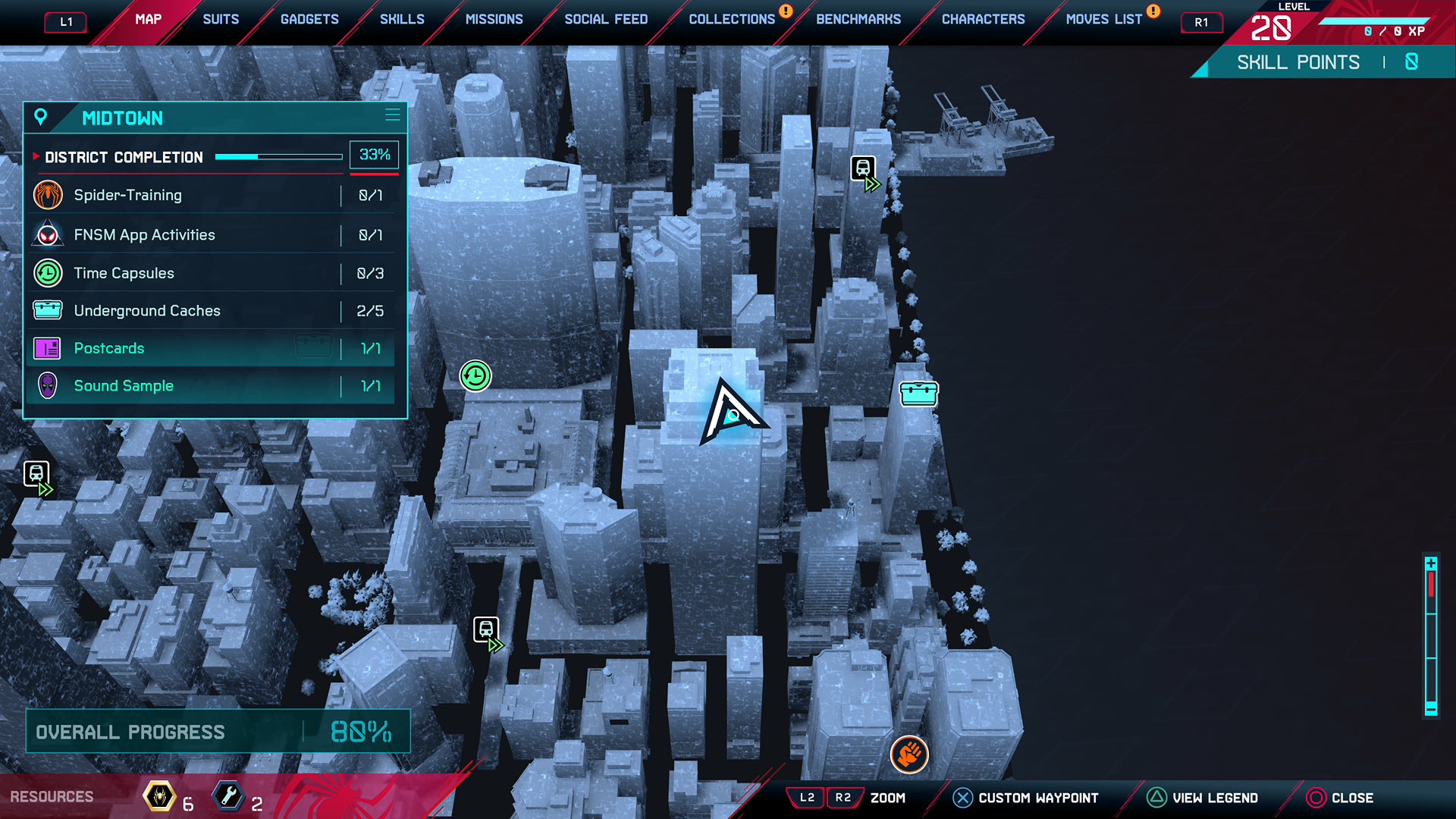Select the subway fast travel station near the docks
The image size is (1456, 819).
(x=862, y=168)
